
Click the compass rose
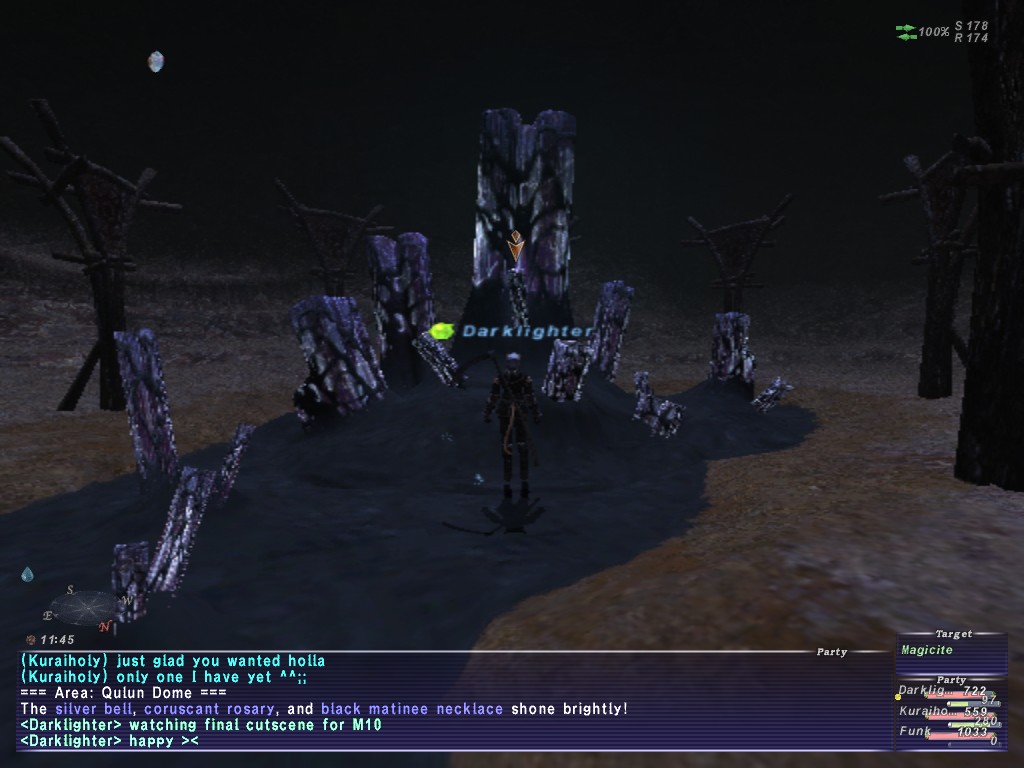(x=86, y=608)
